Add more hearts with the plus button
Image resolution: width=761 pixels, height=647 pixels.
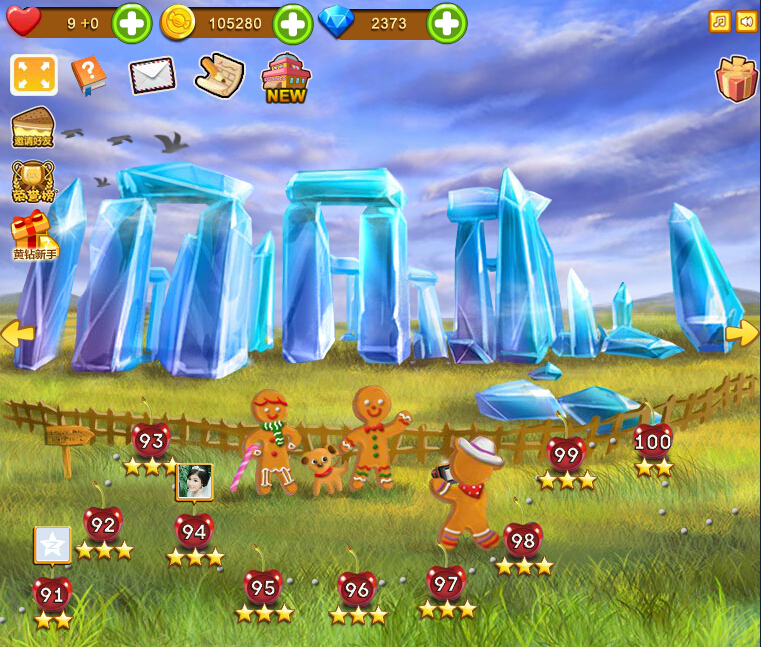click(131, 22)
